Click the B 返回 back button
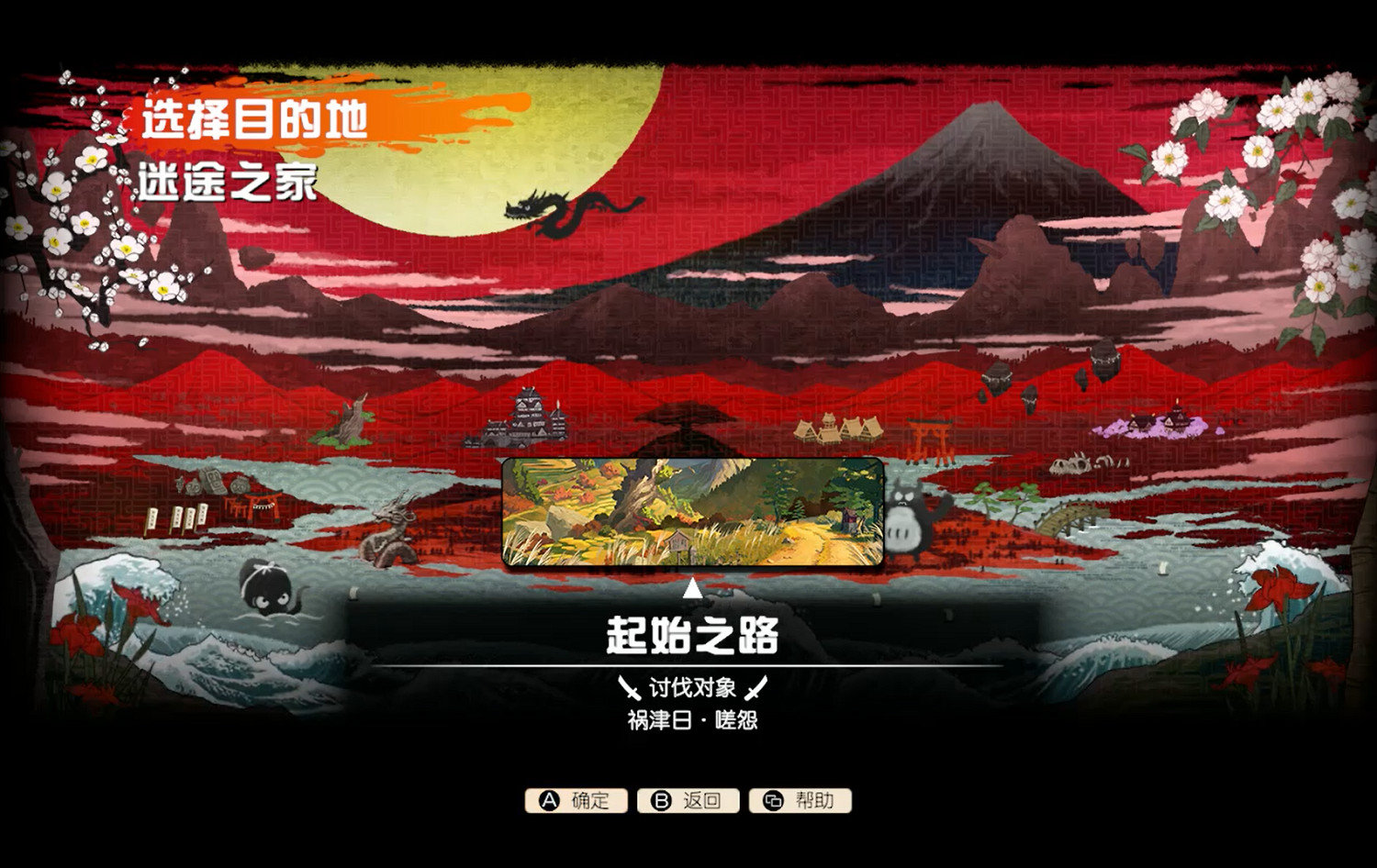The image size is (1377, 868). pyautogui.click(x=688, y=800)
